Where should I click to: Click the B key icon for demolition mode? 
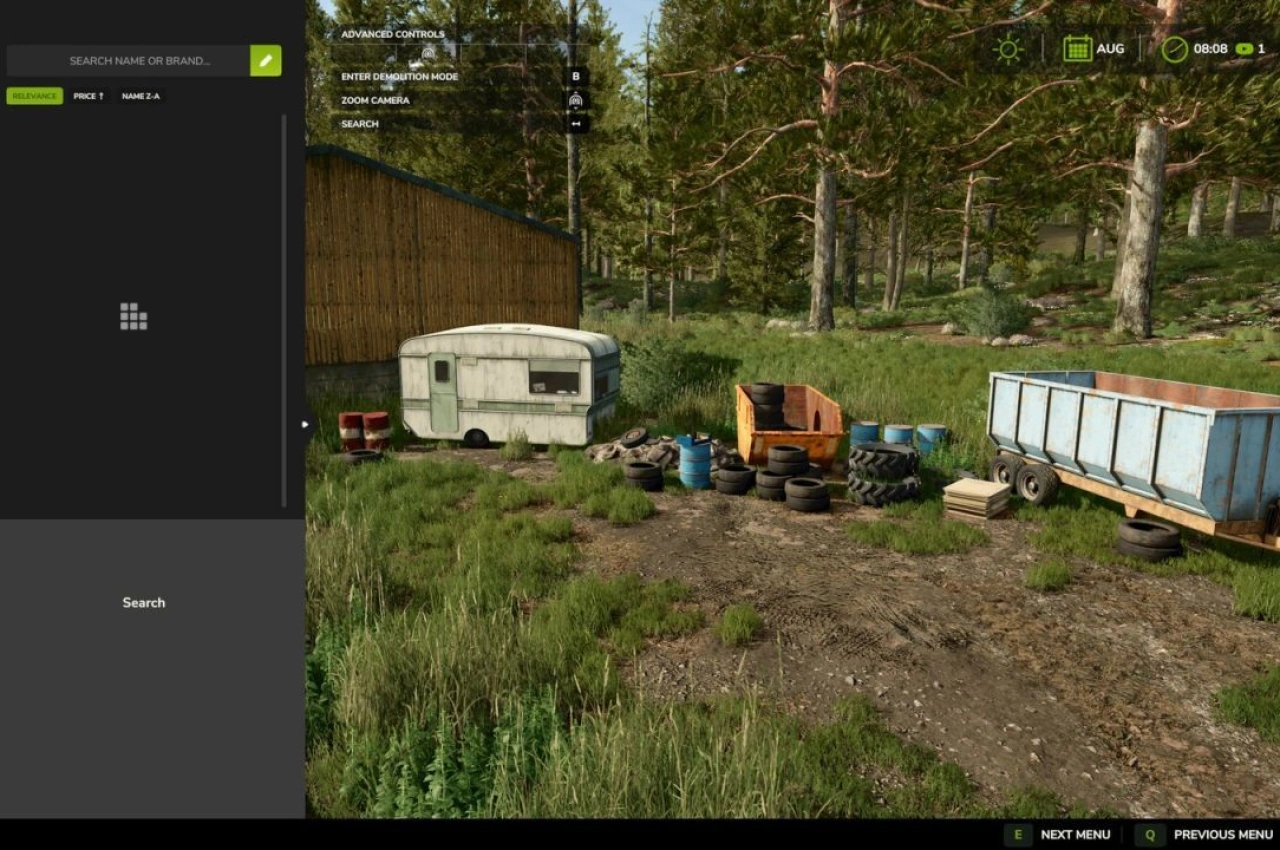[x=576, y=76]
